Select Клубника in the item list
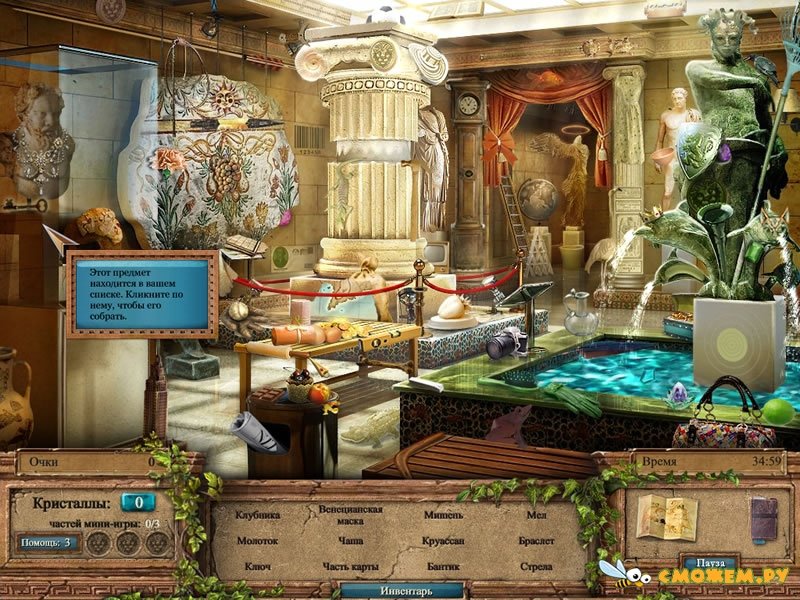This screenshot has height=600, width=800. [x=257, y=515]
